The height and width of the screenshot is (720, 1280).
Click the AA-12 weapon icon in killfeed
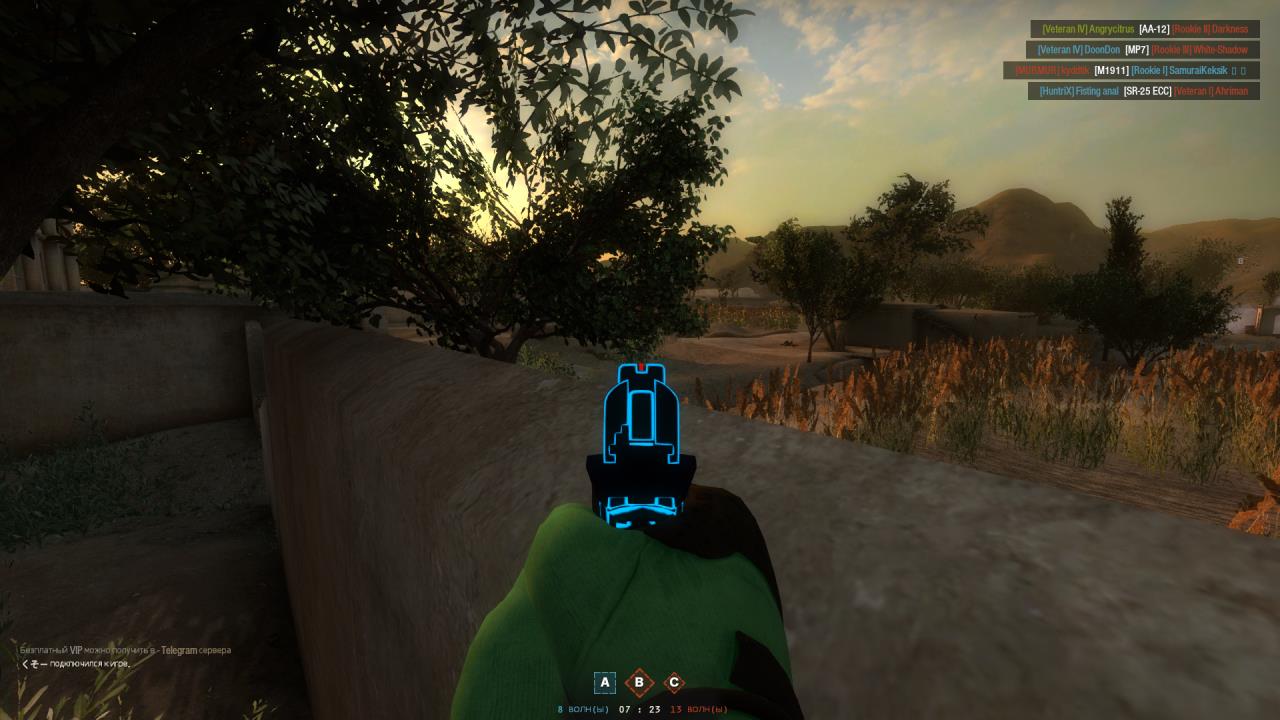[1155, 29]
